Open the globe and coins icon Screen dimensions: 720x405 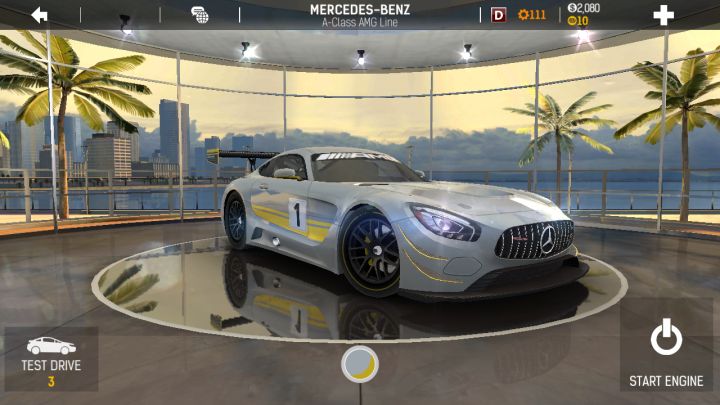click(200, 15)
